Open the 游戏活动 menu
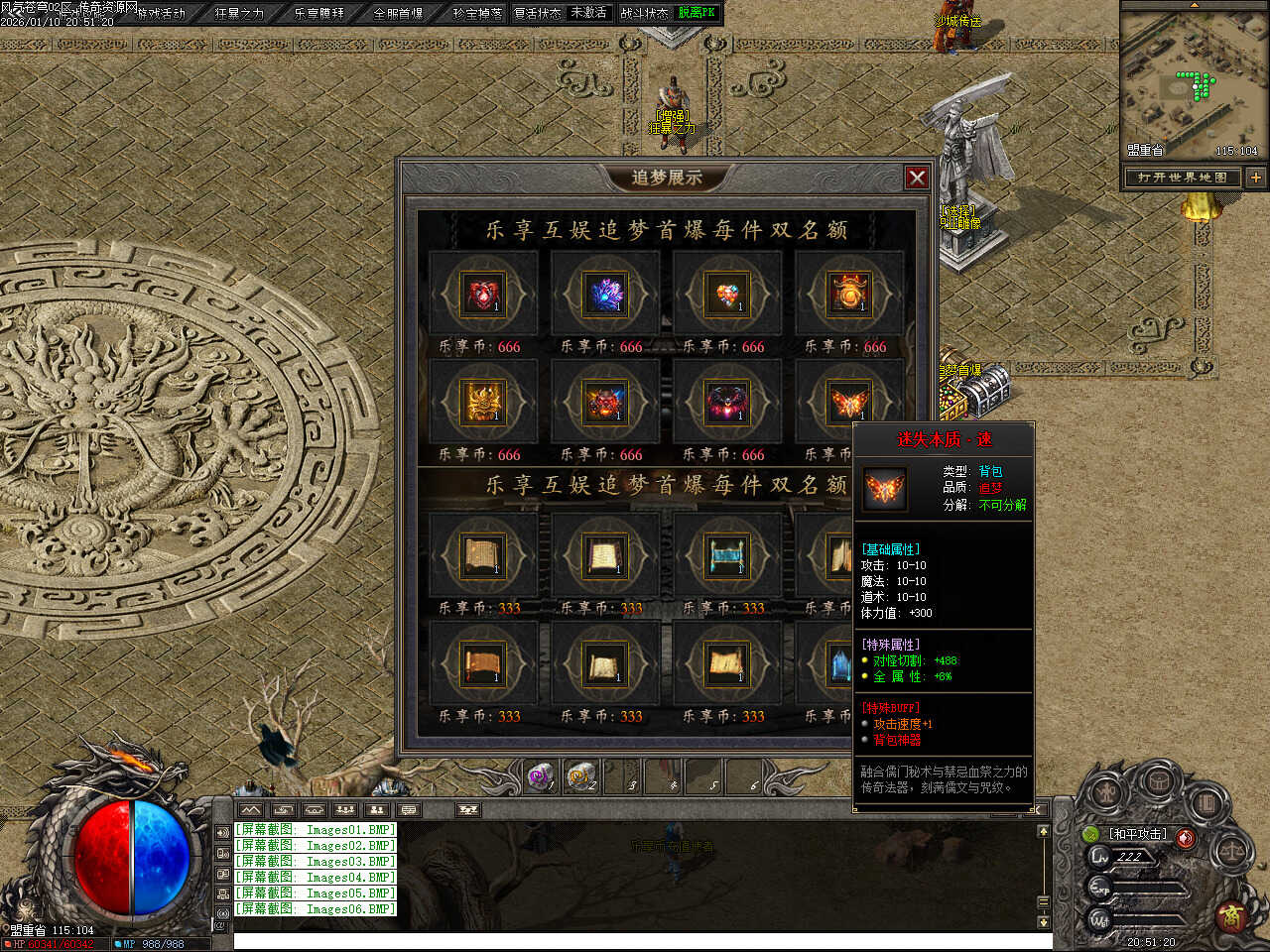This screenshot has width=1270, height=952. (x=161, y=13)
